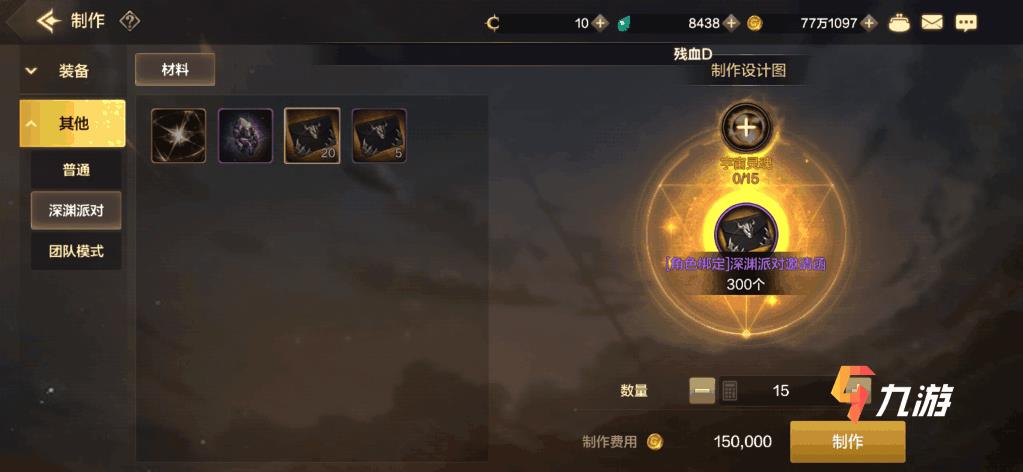The image size is (1023, 472).
Task: Collapse the 其他 category
Action: (72, 124)
